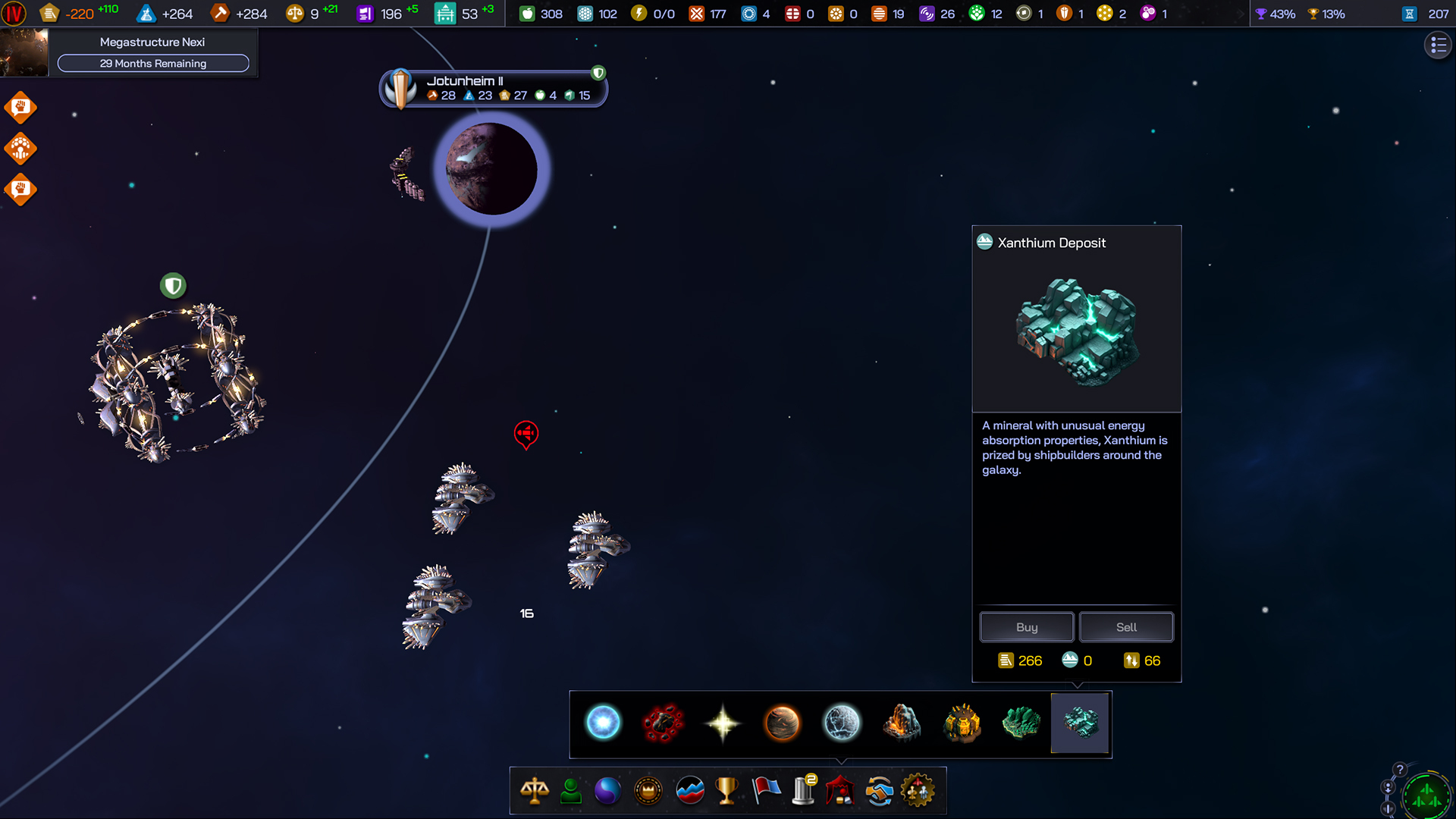Open the red market tent screen

[x=840, y=791]
